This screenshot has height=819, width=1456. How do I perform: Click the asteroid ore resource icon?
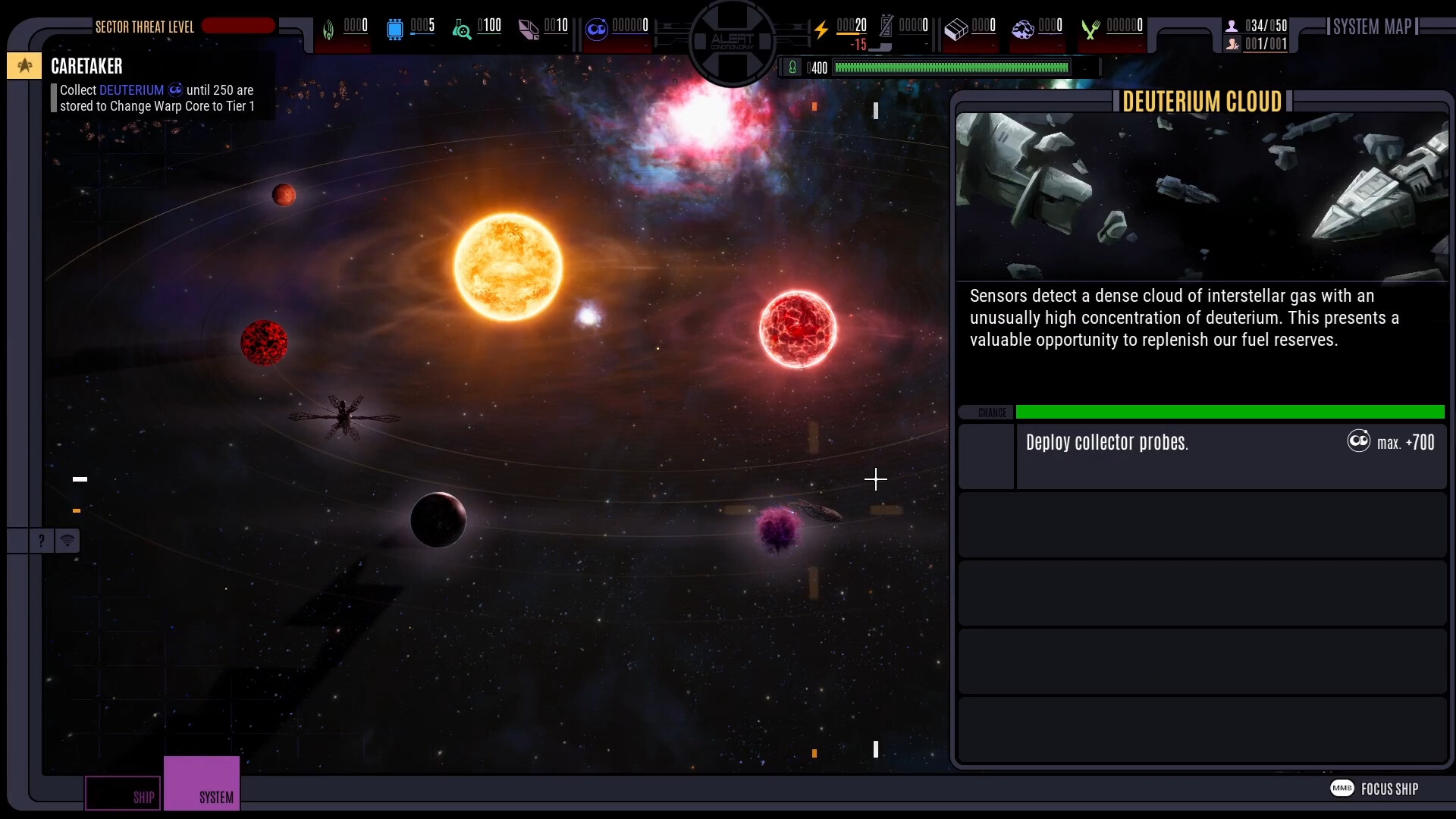point(1024,30)
